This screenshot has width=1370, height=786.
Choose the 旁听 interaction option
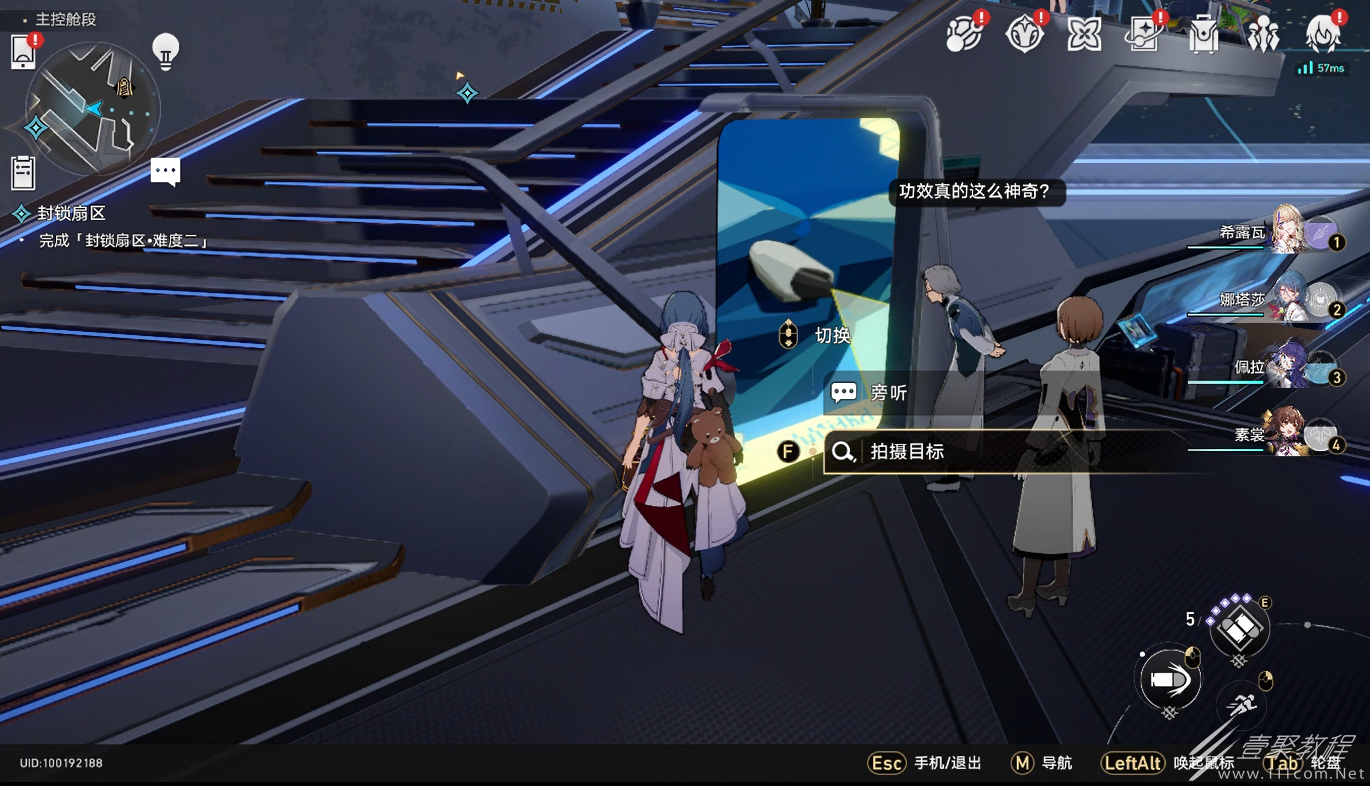pos(889,393)
